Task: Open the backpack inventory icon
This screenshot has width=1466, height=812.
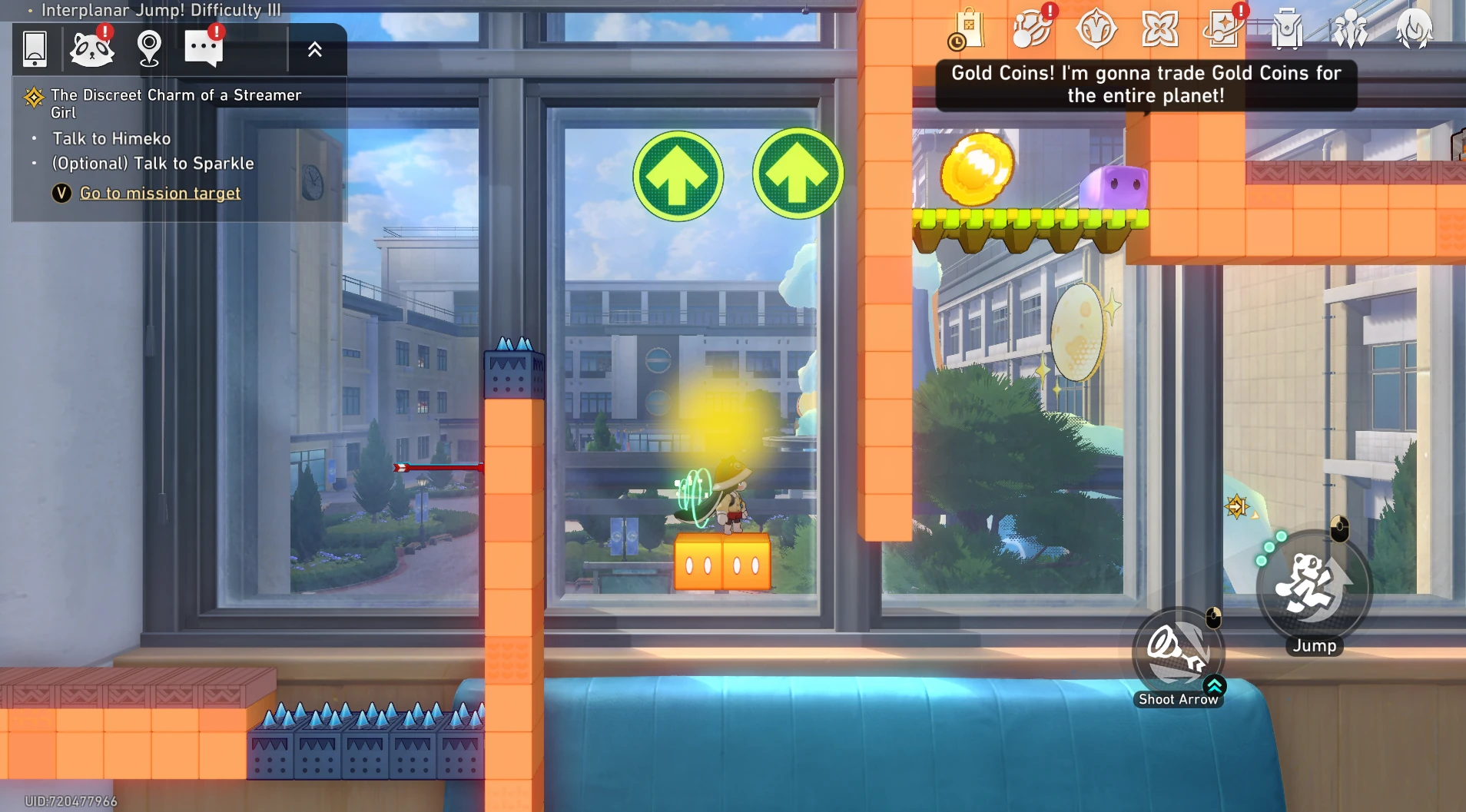Action: tap(1287, 30)
